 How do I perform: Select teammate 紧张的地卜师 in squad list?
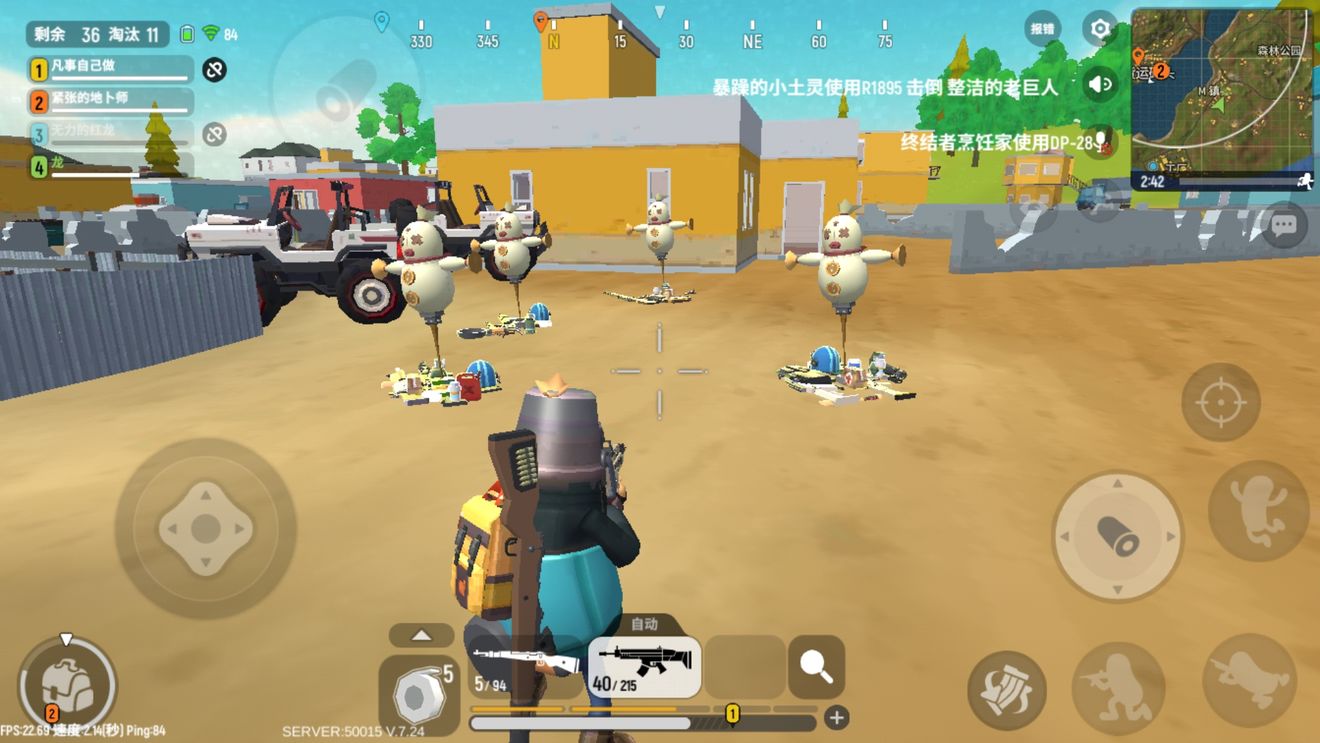tap(110, 101)
